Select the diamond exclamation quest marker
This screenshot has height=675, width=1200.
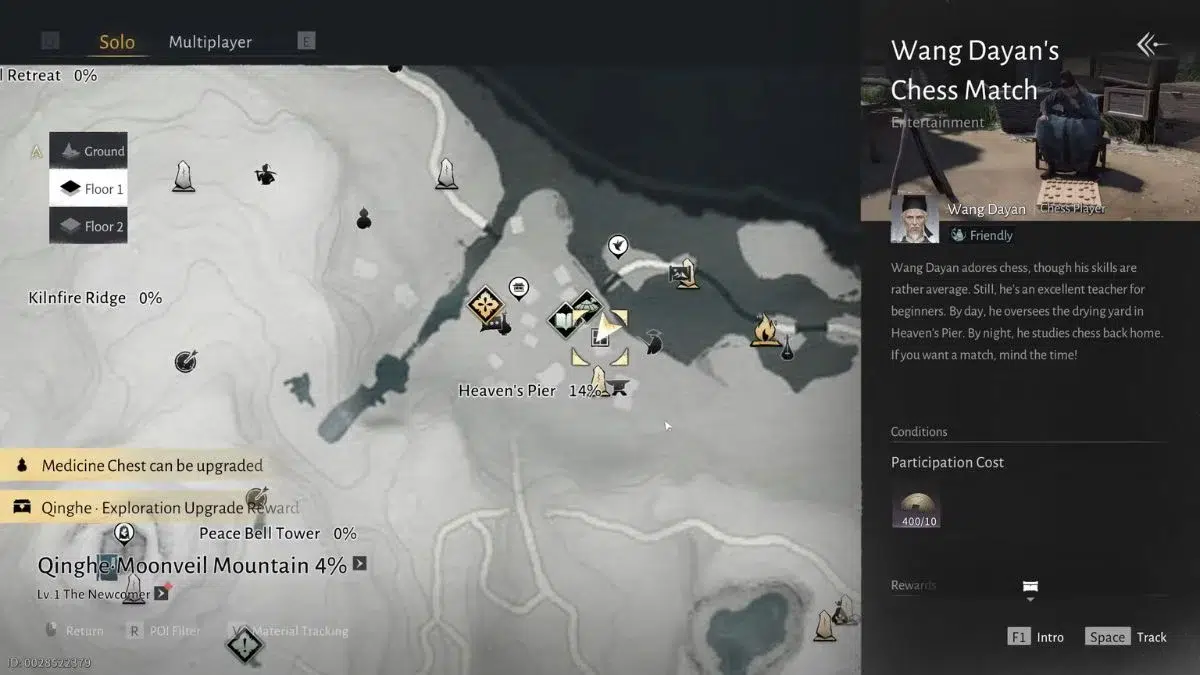click(244, 645)
